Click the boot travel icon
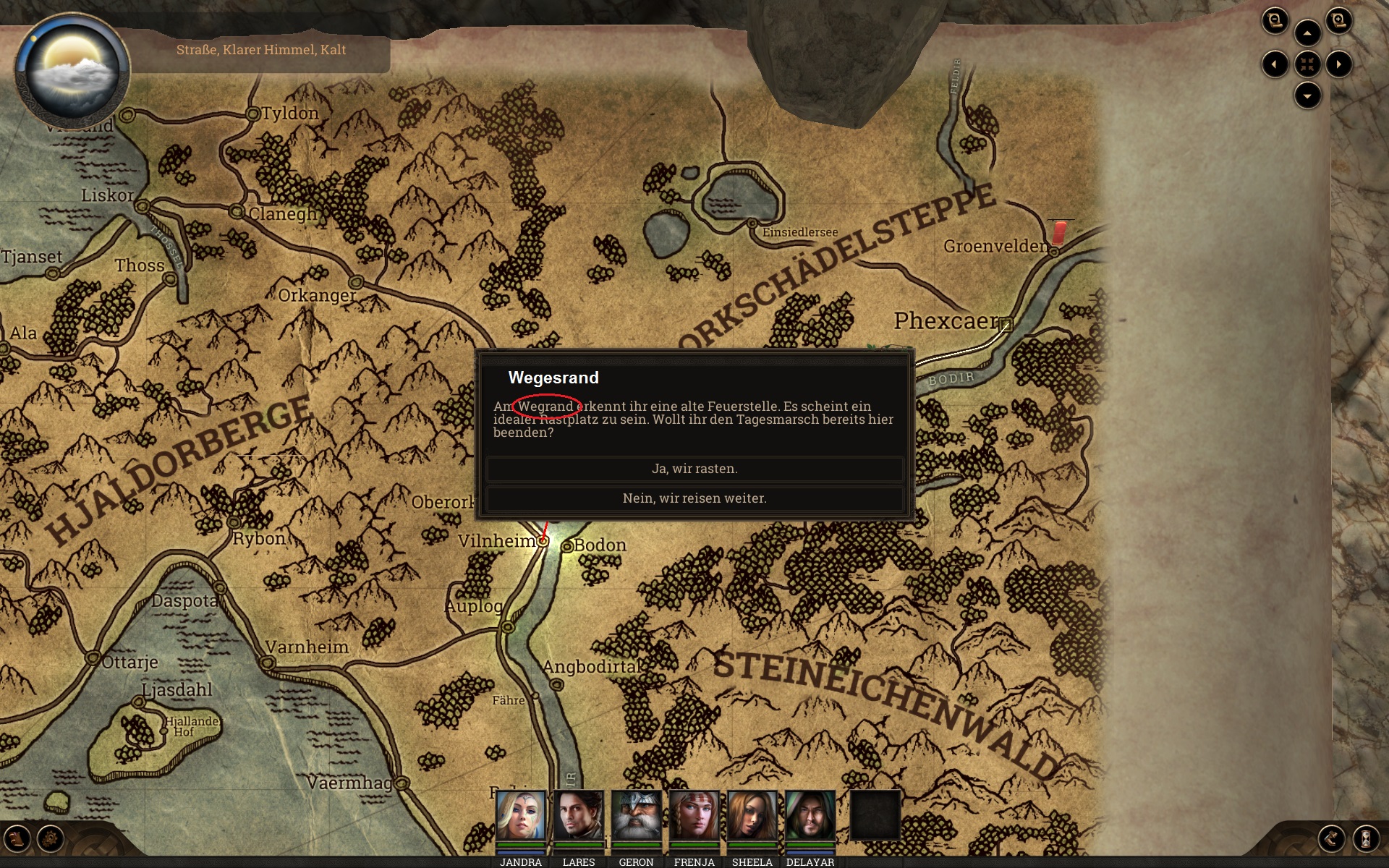Image resolution: width=1389 pixels, height=868 pixels. (x=1332, y=839)
